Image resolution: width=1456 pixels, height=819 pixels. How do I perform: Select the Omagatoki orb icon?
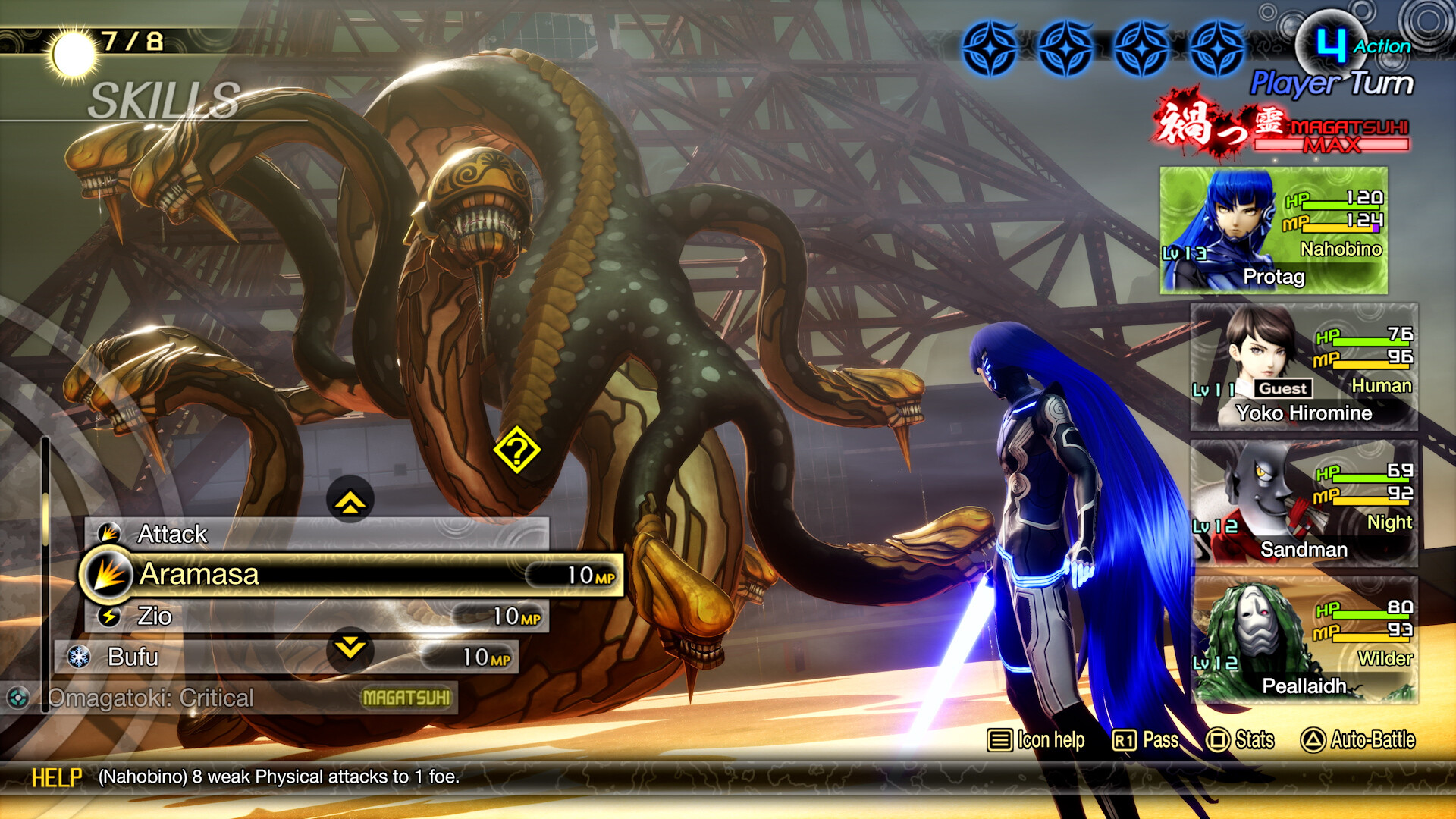[19, 698]
